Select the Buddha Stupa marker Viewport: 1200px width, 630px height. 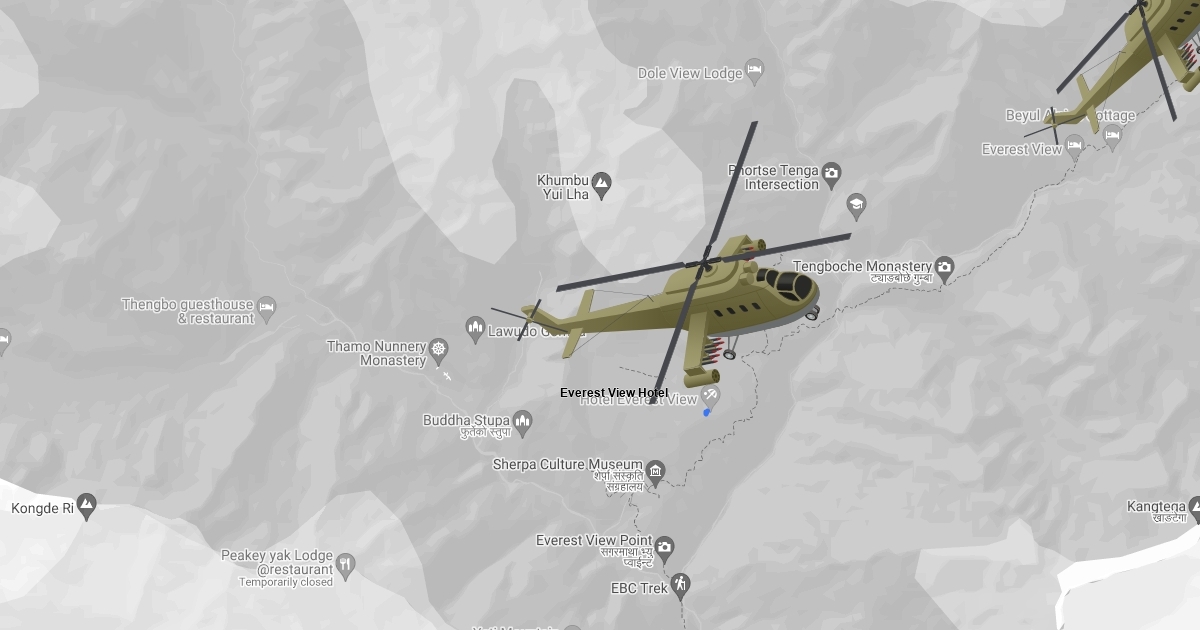point(522,422)
